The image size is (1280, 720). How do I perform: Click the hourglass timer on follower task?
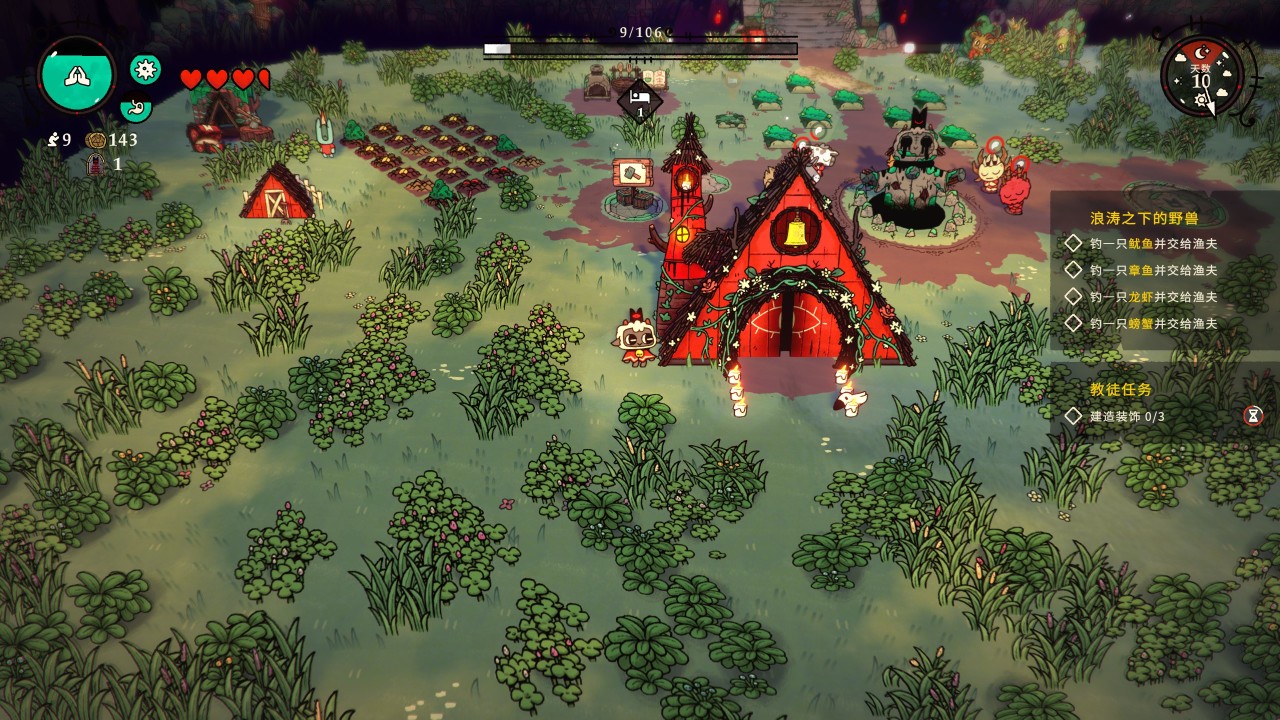(1253, 415)
